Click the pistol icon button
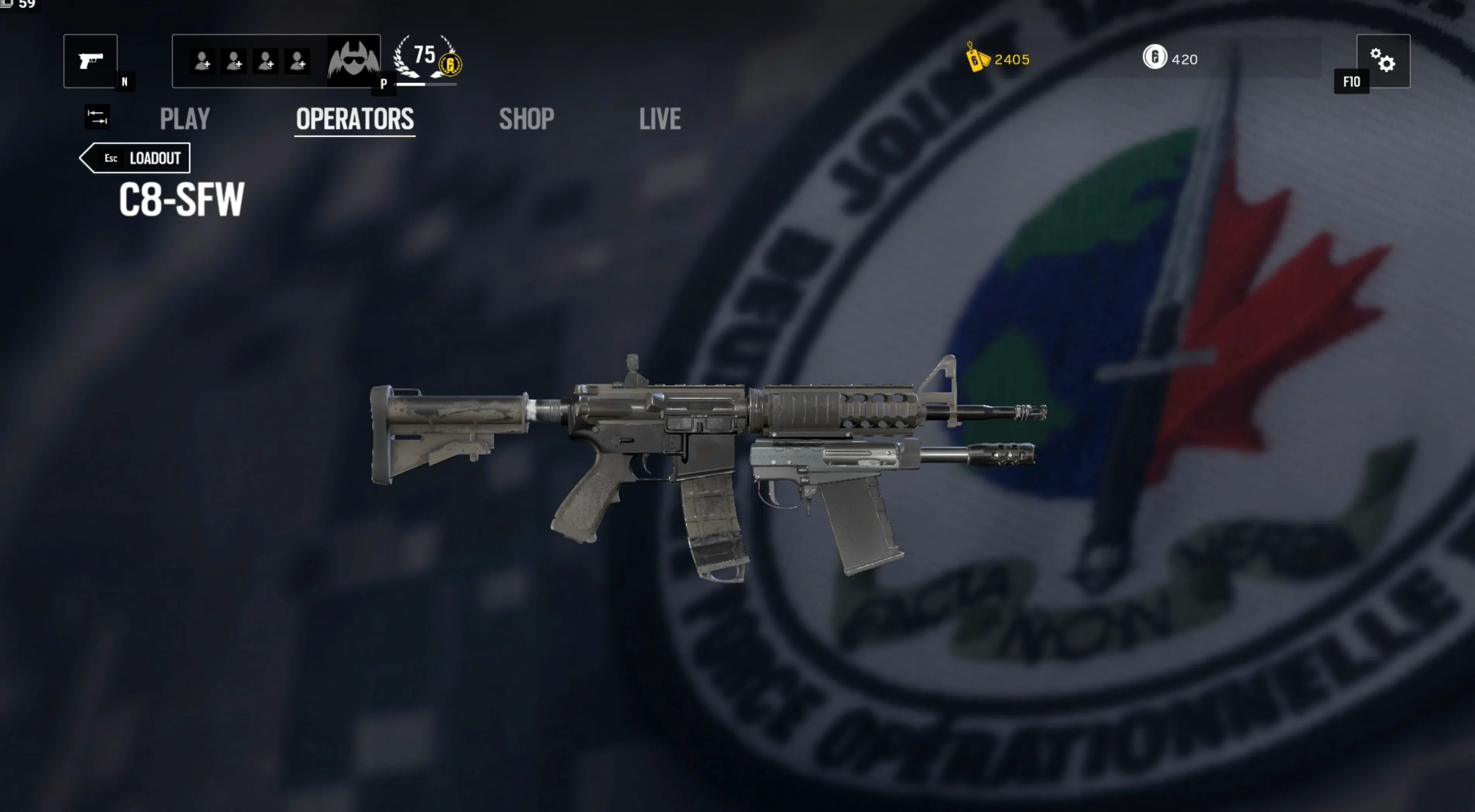1475x812 pixels. [x=91, y=61]
